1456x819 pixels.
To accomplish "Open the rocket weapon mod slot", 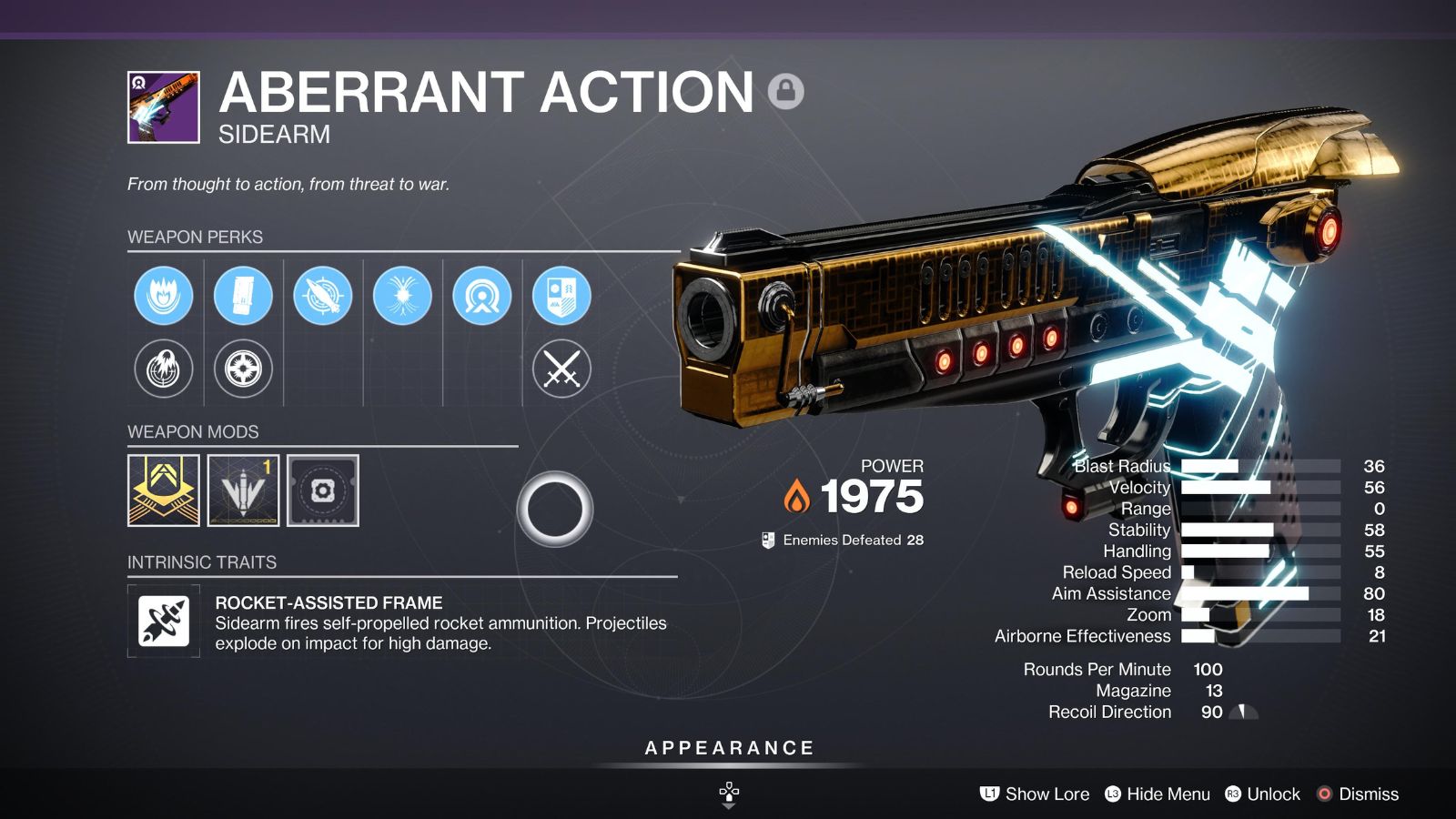I will point(243,490).
